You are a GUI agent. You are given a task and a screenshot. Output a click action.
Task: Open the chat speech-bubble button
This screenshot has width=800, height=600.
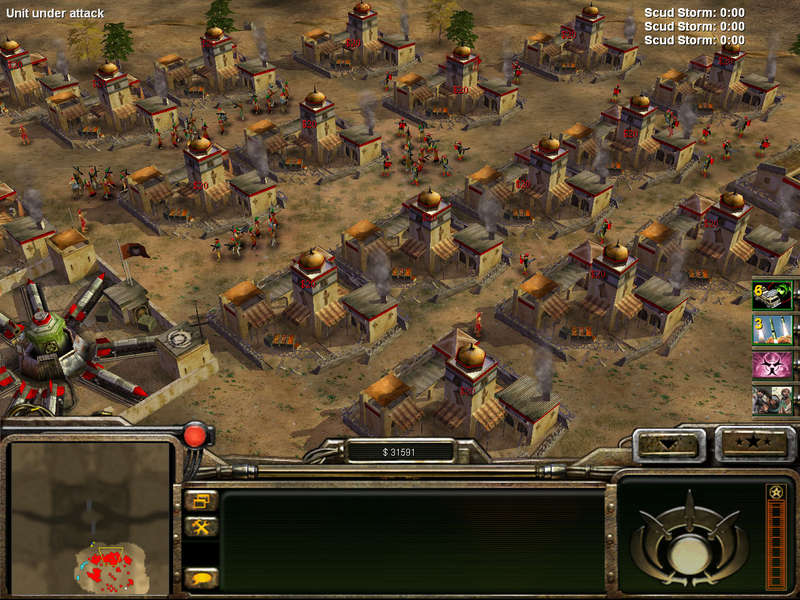[201, 577]
